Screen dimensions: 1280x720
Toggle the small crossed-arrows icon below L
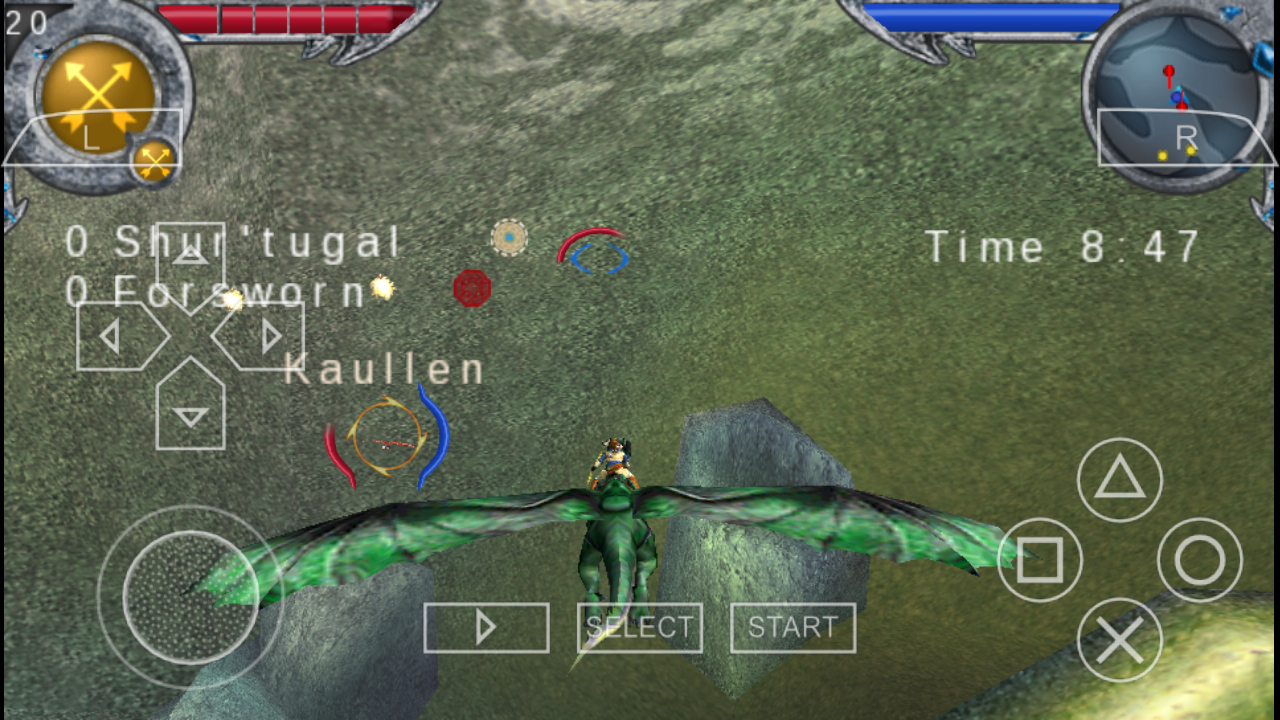[155, 158]
